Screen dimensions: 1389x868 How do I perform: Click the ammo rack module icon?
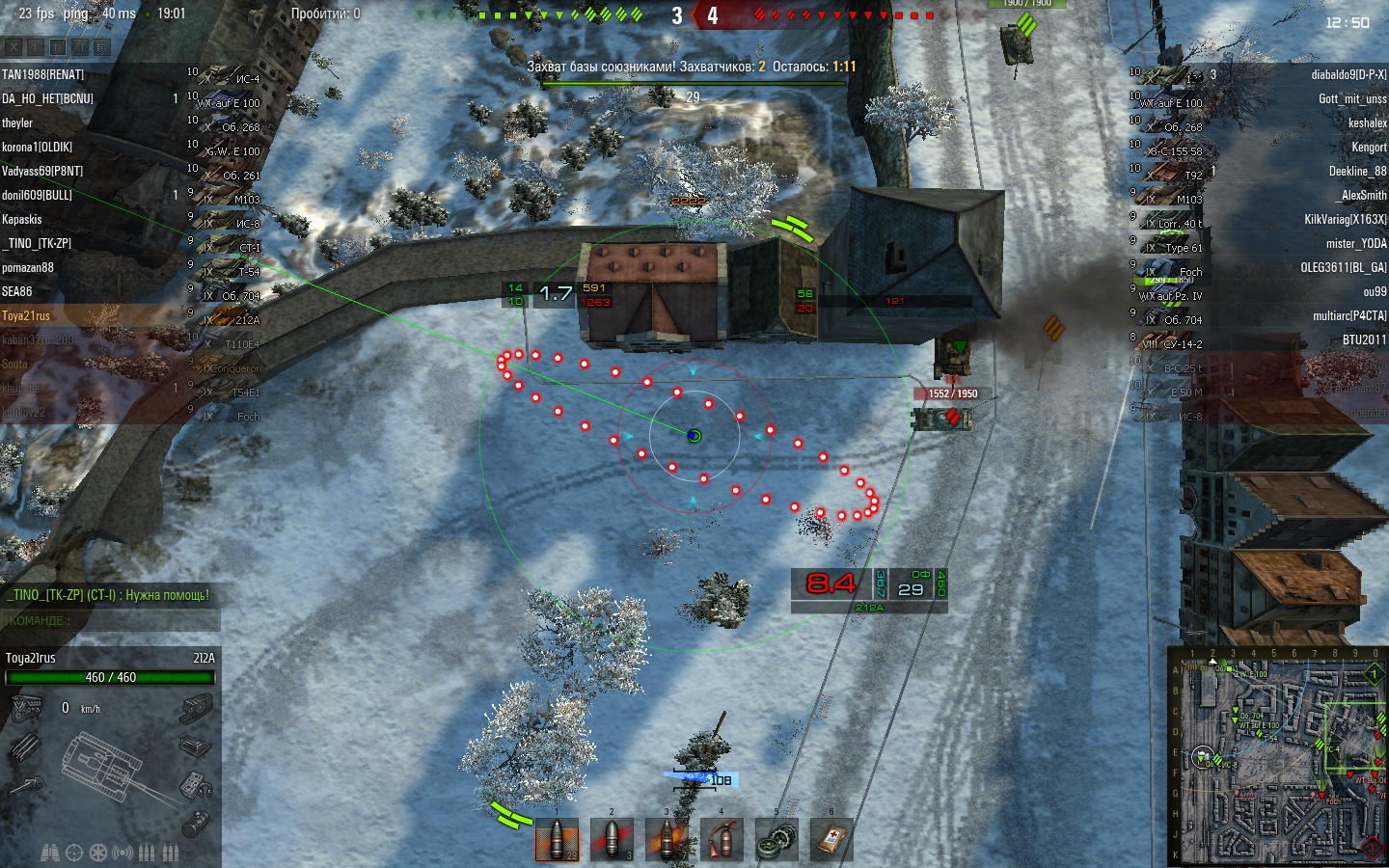point(26,746)
